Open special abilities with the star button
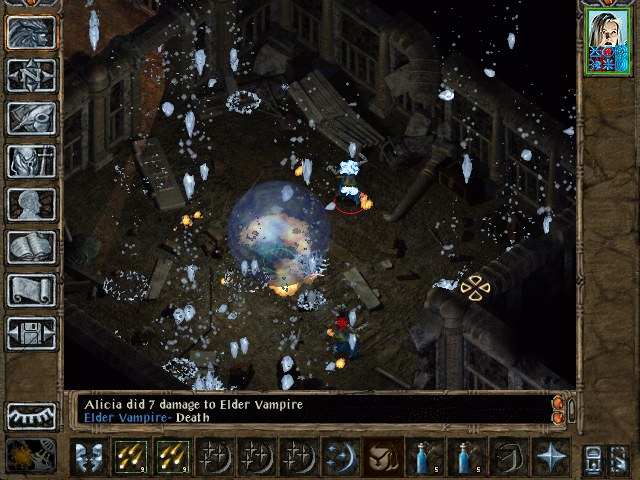 (550, 457)
